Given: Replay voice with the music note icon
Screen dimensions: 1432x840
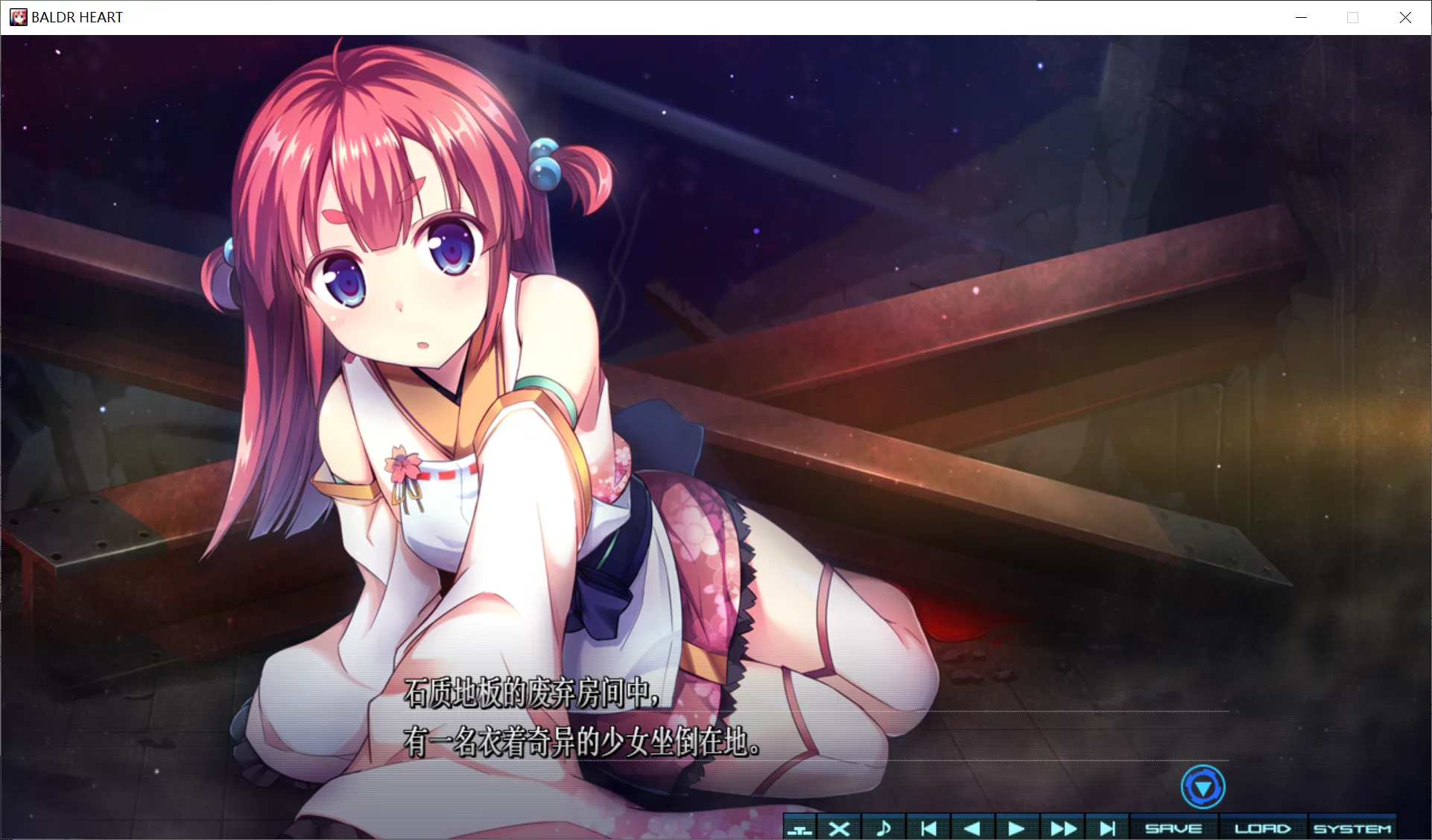Looking at the screenshot, I should [884, 827].
